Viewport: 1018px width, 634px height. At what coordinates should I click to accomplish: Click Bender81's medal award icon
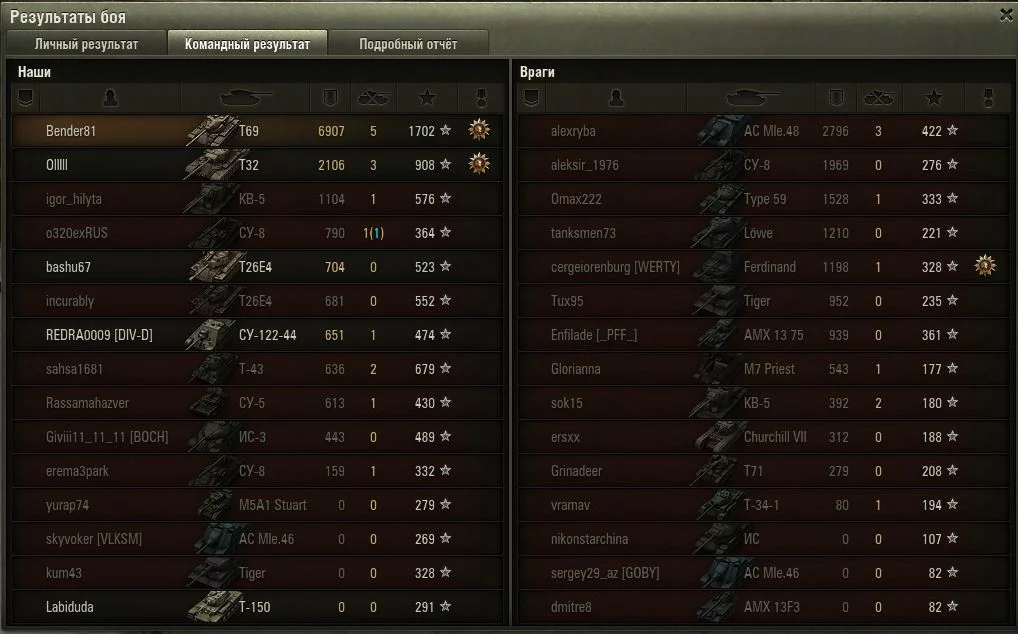coord(480,130)
